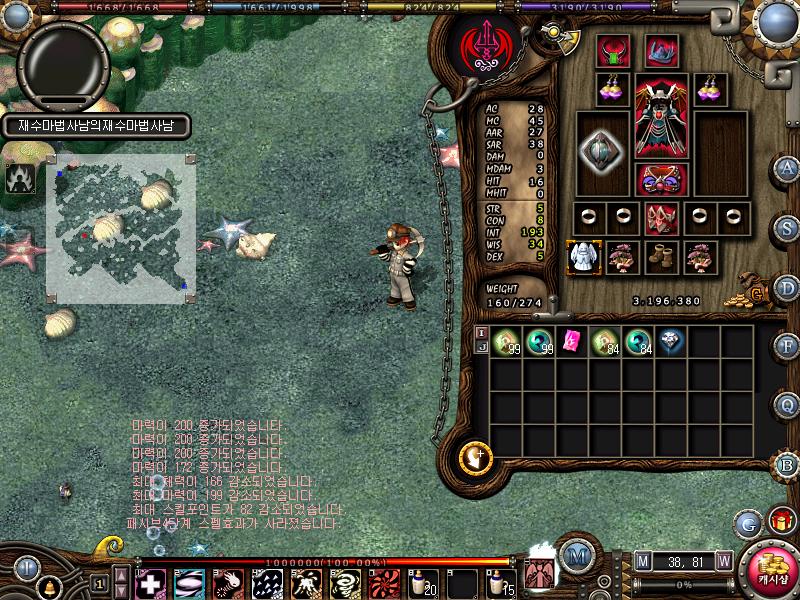This screenshot has height=600, width=800.
Task: Switch to the I inventory tab
Action: [x=480, y=333]
